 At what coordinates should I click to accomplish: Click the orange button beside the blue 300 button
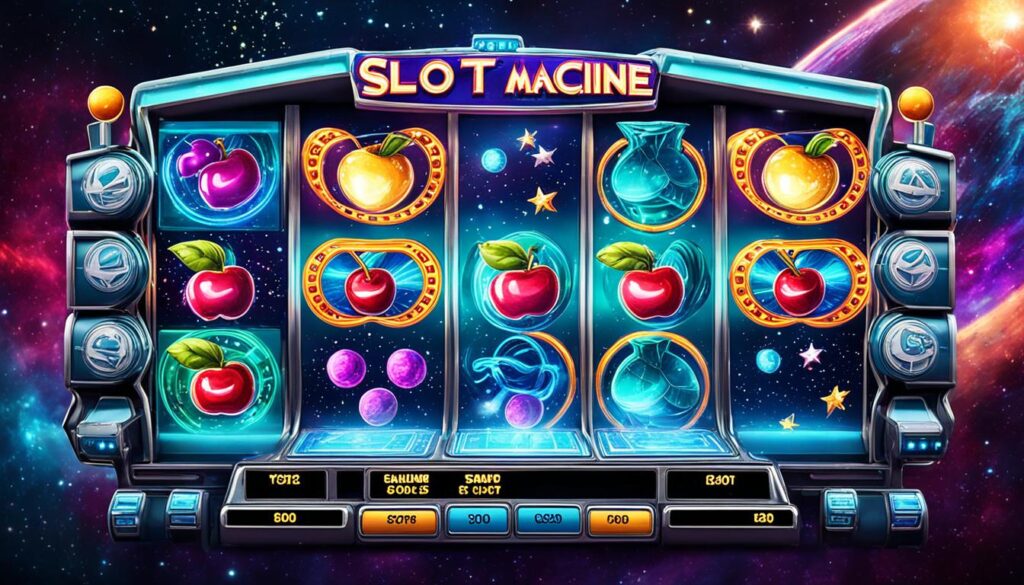398,520
